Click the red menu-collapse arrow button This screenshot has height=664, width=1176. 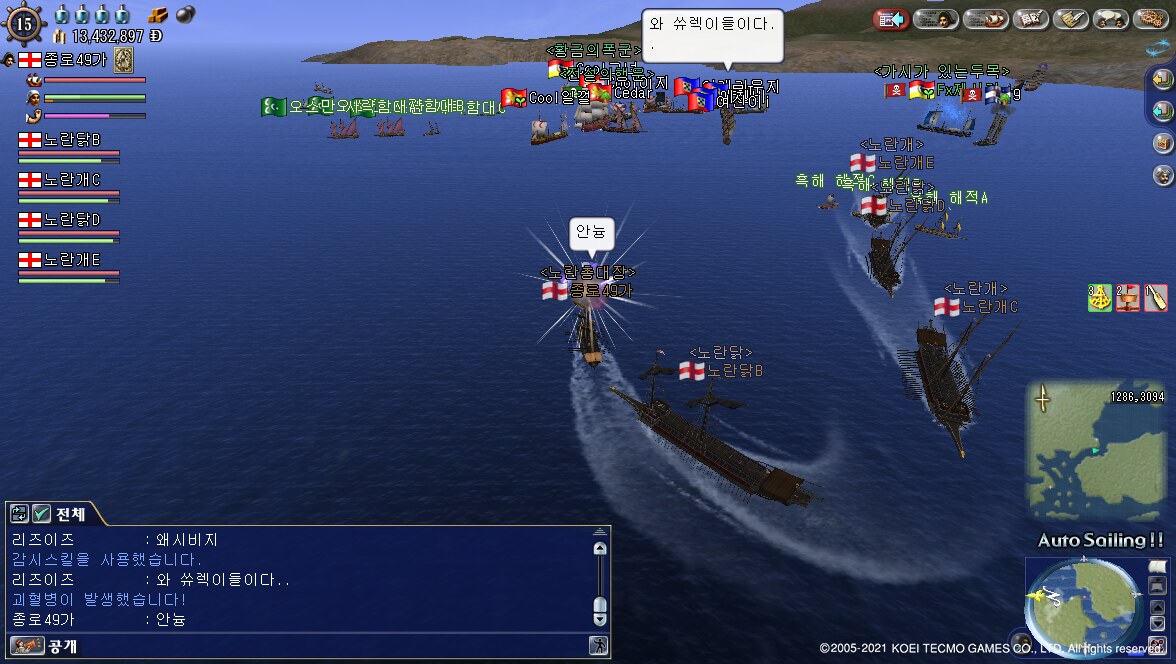[890, 19]
